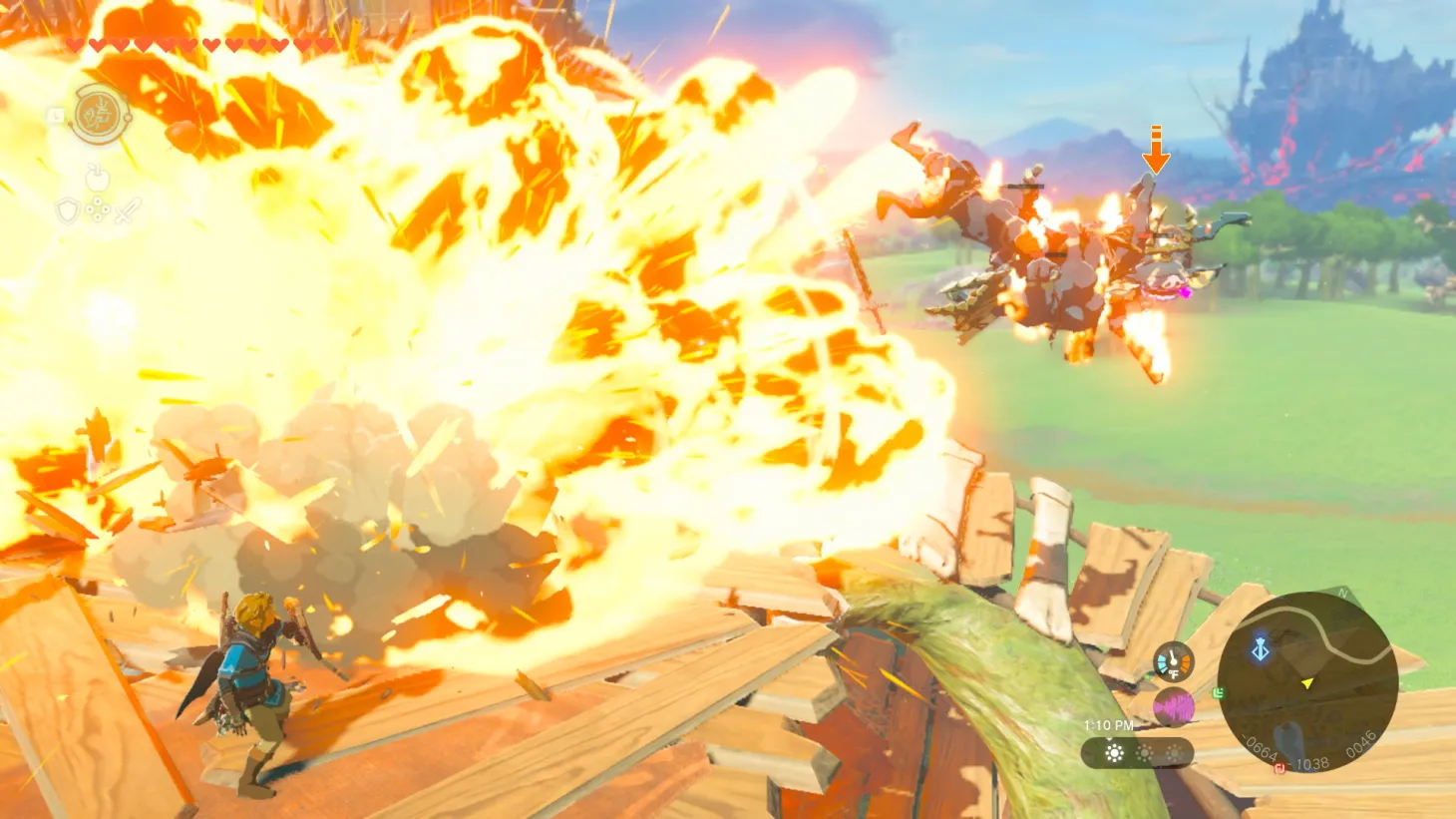The width and height of the screenshot is (1456, 819).
Task: Click the pink sound detection meter
Action: click(1173, 706)
